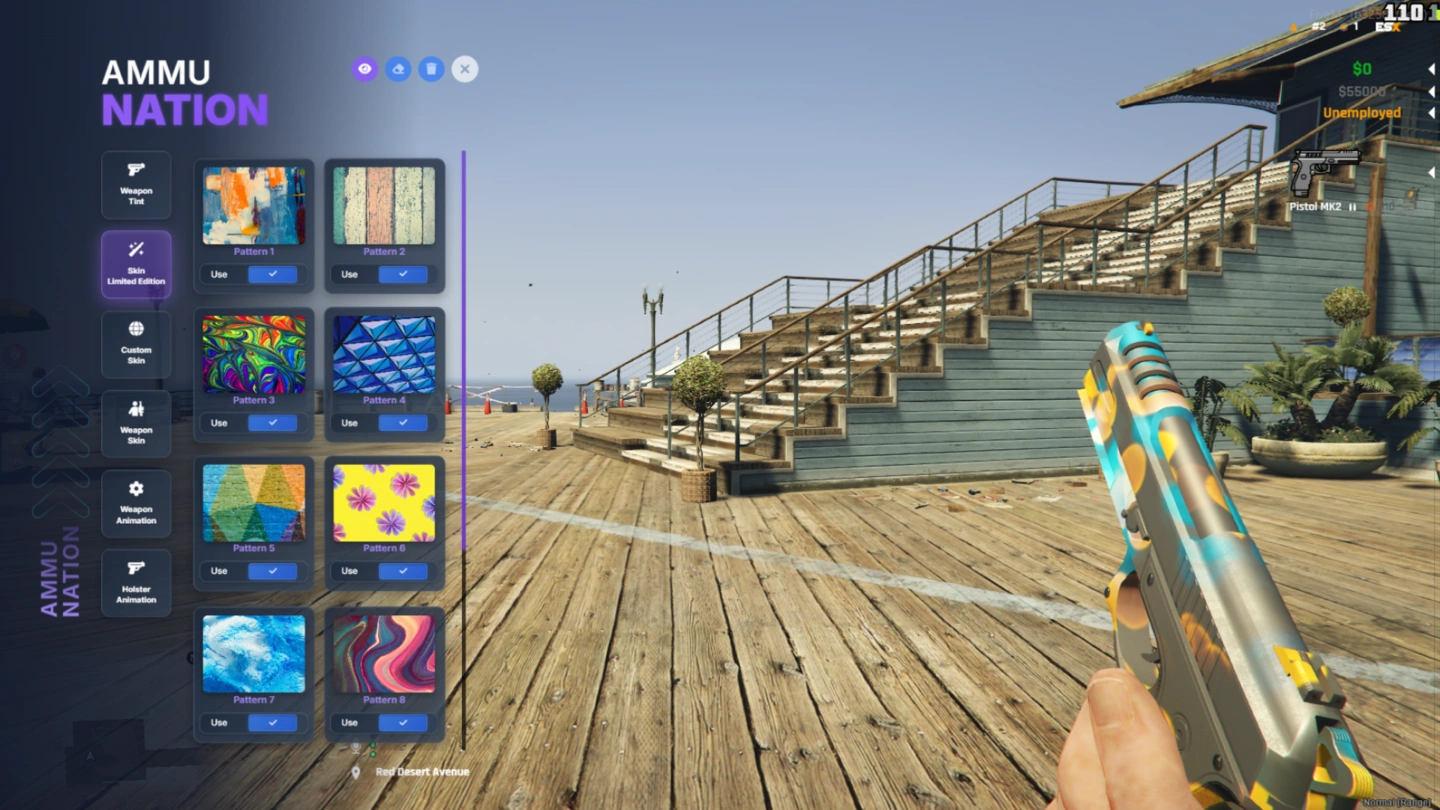Click the pattern list scrollbar
This screenshot has height=810, width=1440.
pos(464,350)
